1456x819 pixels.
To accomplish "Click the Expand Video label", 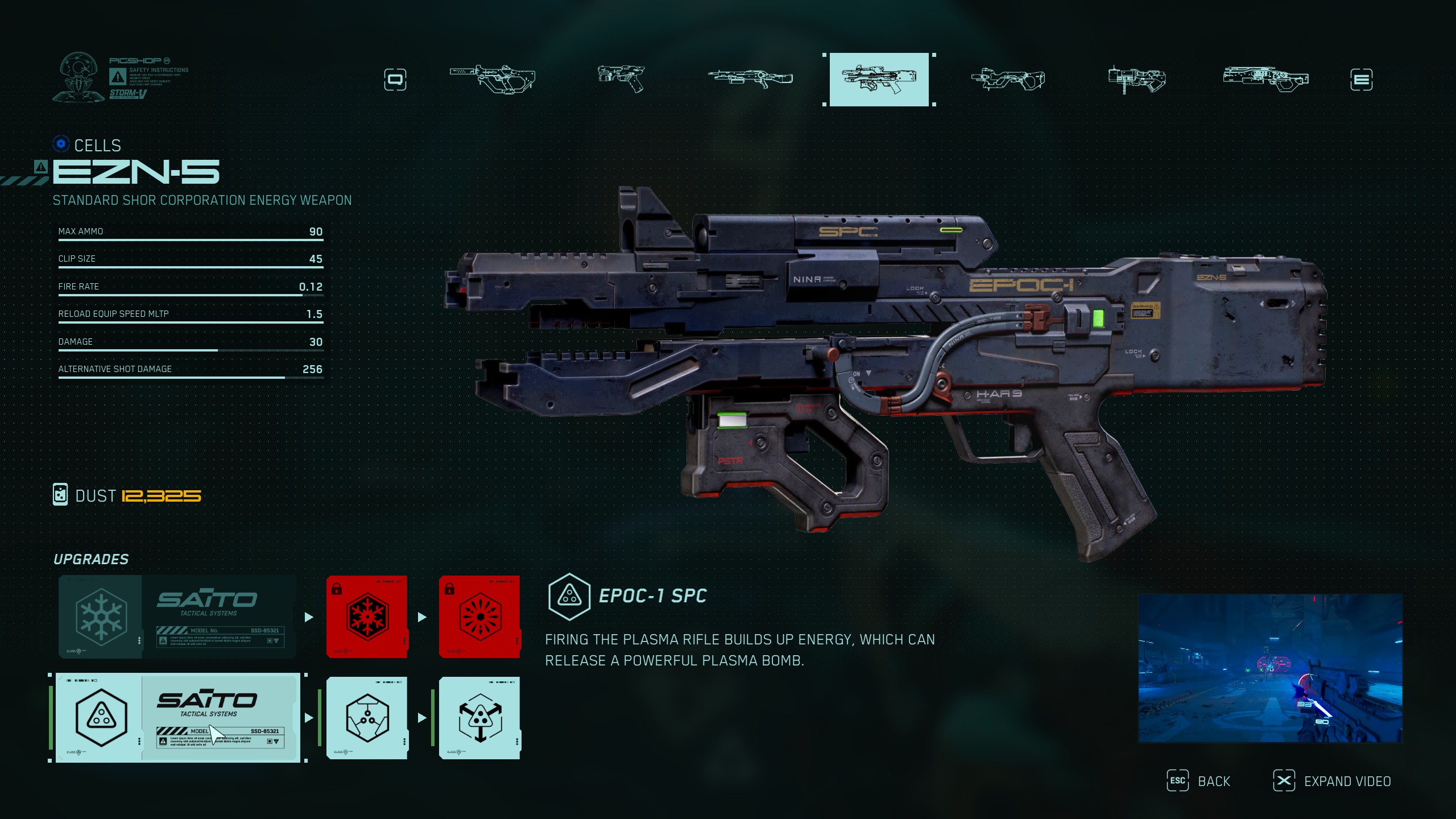I will tap(1347, 781).
